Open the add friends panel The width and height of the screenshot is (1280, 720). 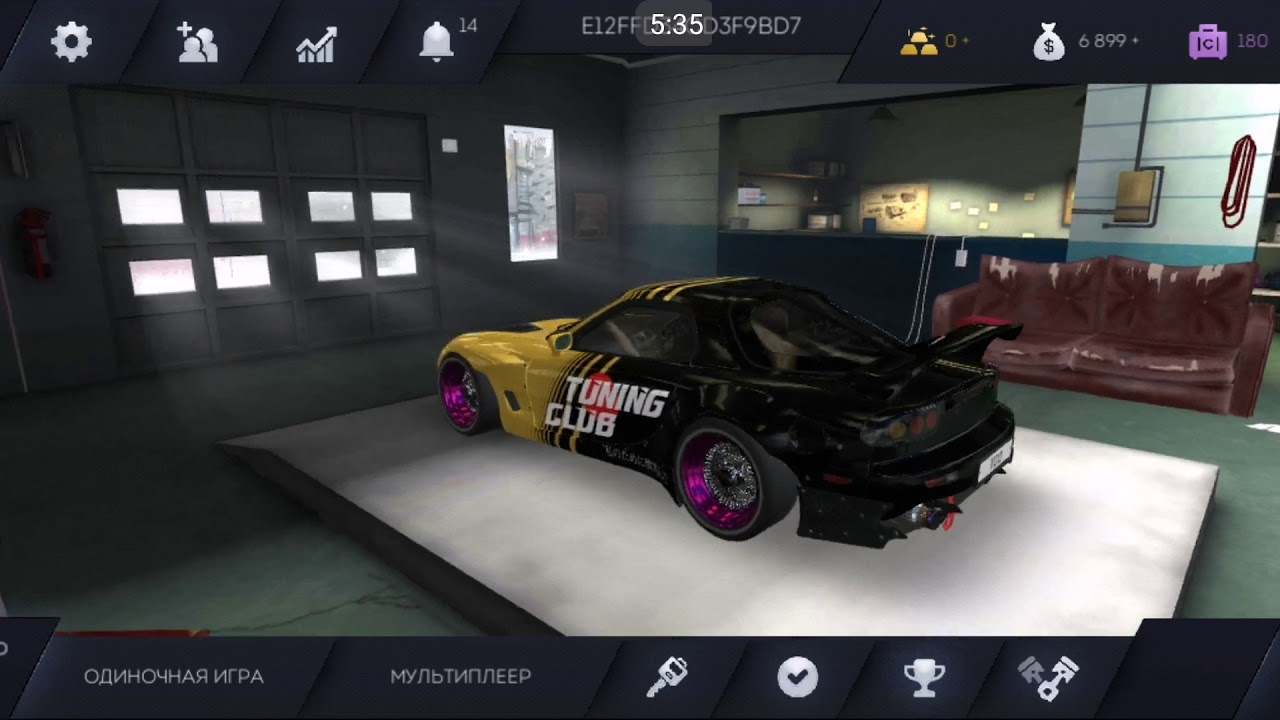point(197,41)
